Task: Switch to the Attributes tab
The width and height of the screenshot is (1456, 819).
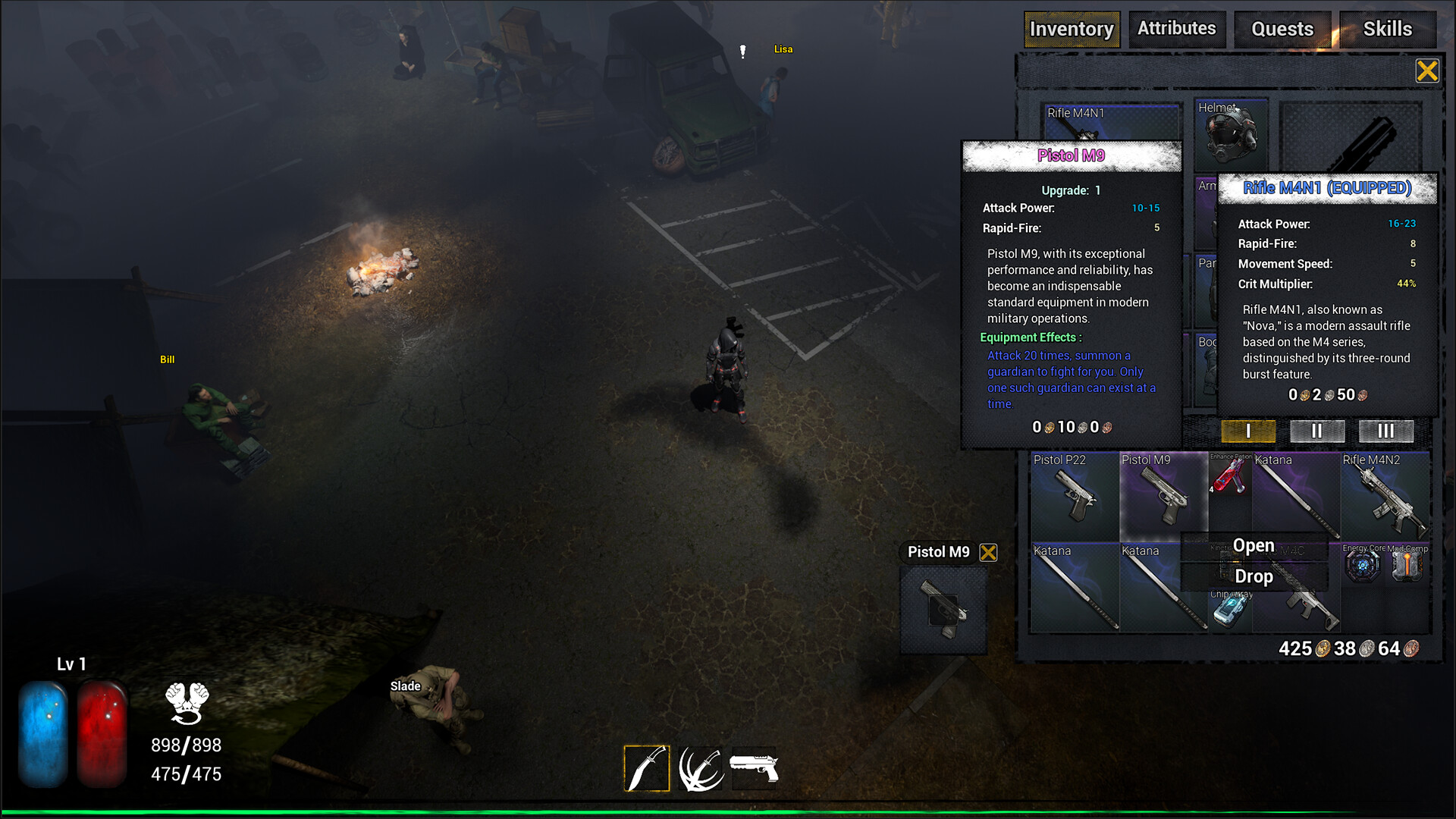Action: [x=1177, y=29]
